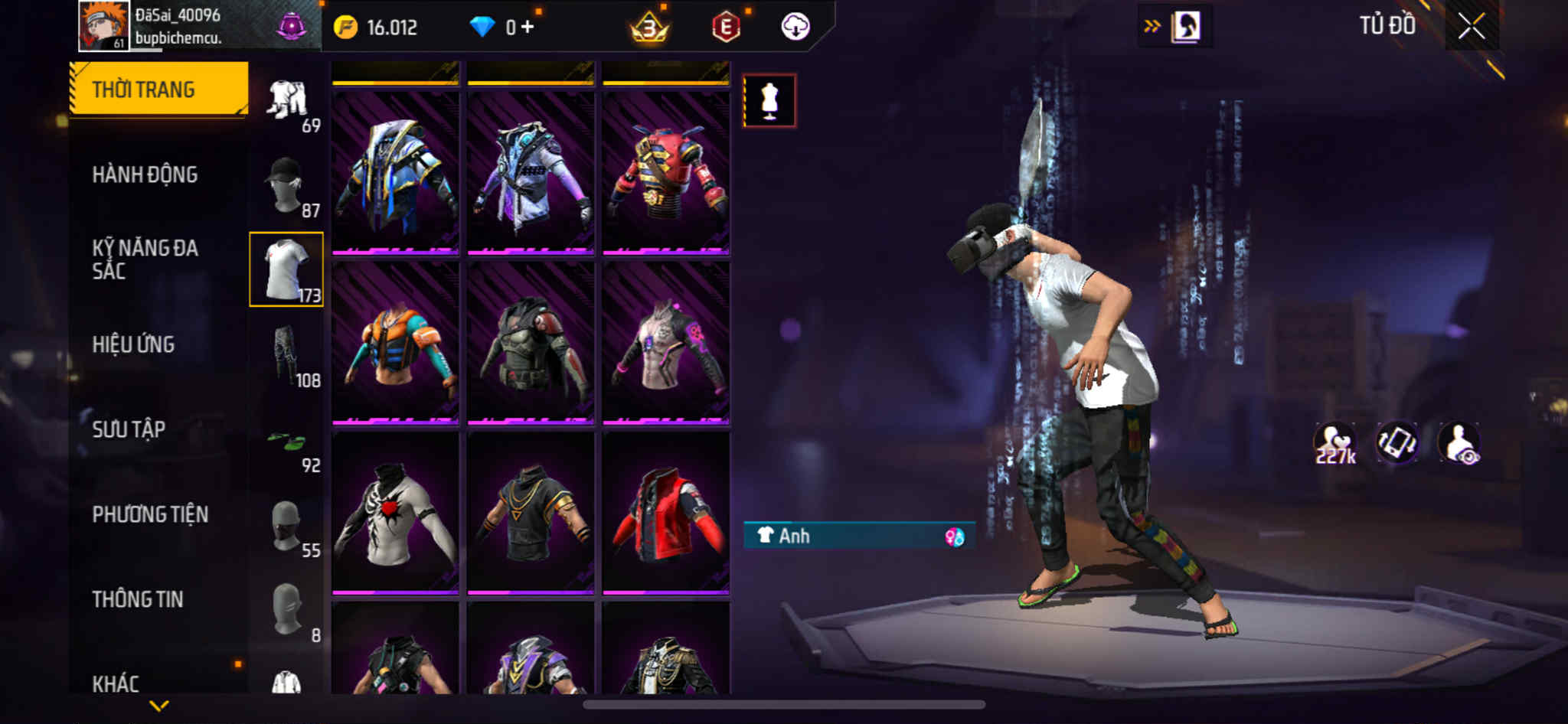Go to Sưu Tập tab
Viewport: 1568px width, 724px height.
pyautogui.click(x=129, y=429)
